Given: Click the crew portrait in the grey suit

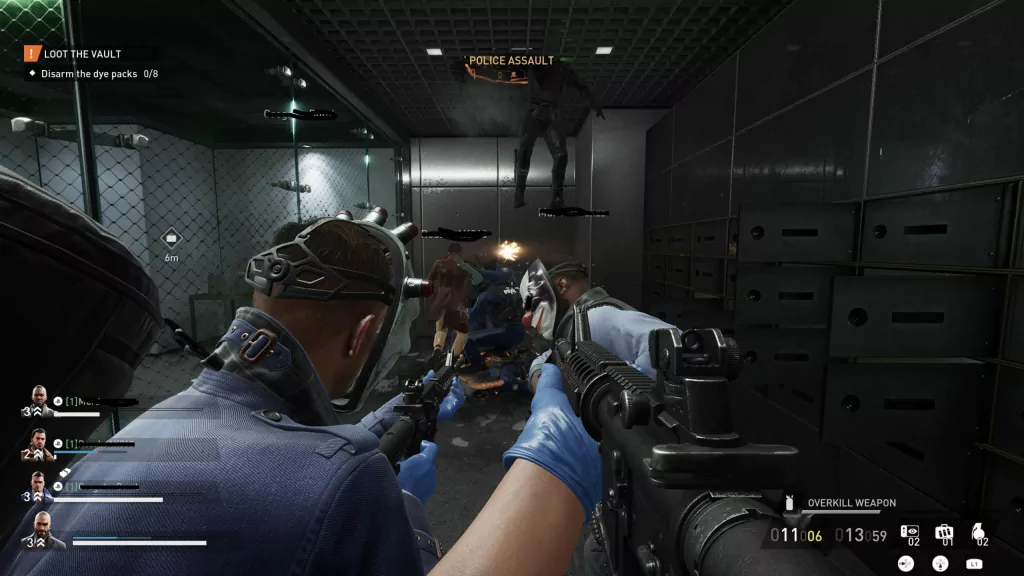Looking at the screenshot, I should click(41, 400).
